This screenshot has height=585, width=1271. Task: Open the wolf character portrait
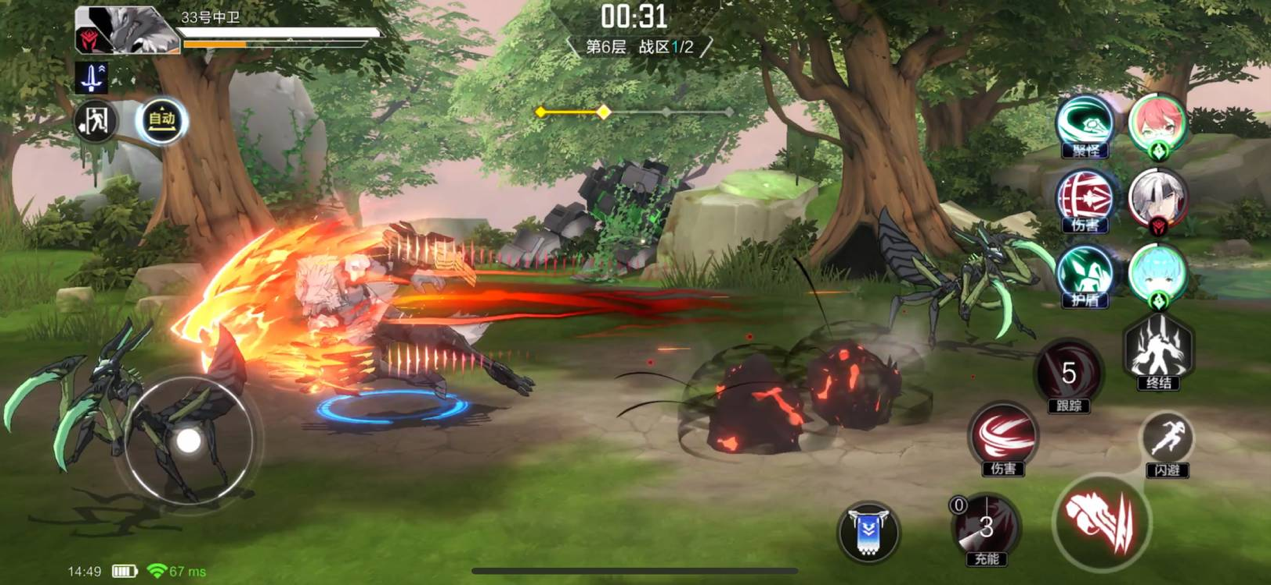tap(127, 31)
